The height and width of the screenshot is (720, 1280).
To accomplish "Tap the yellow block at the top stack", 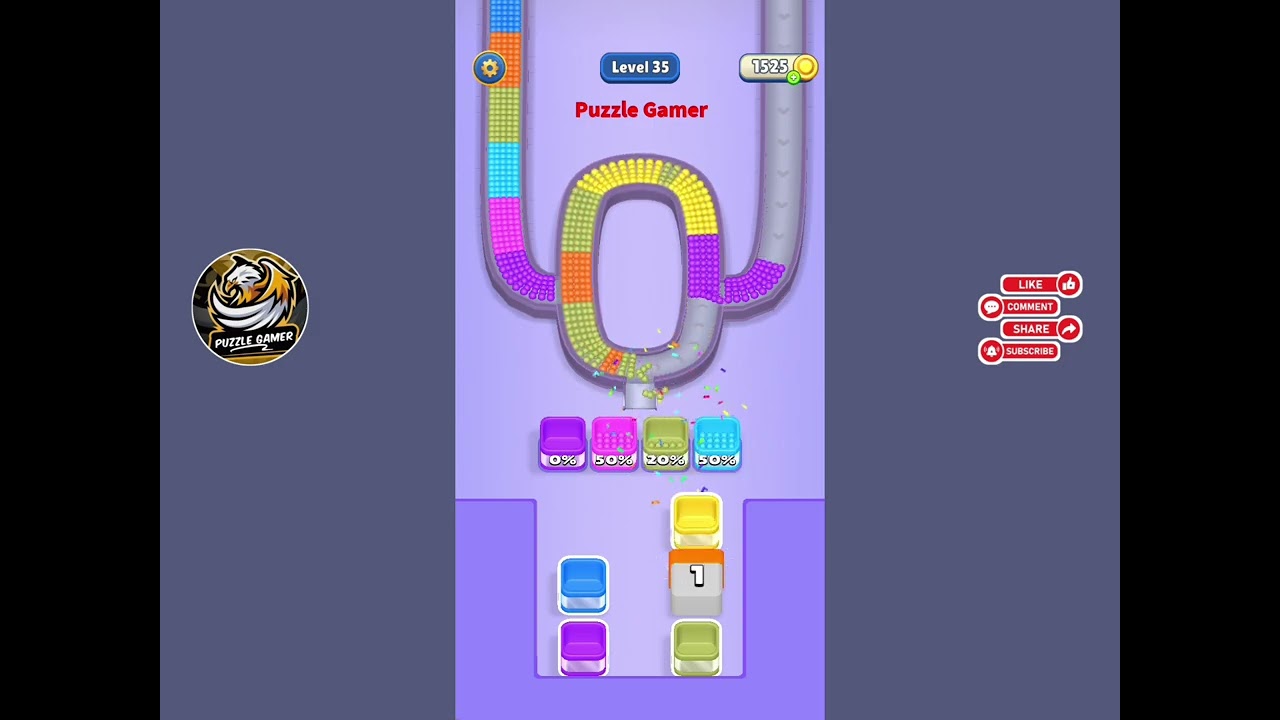I will 696,521.
